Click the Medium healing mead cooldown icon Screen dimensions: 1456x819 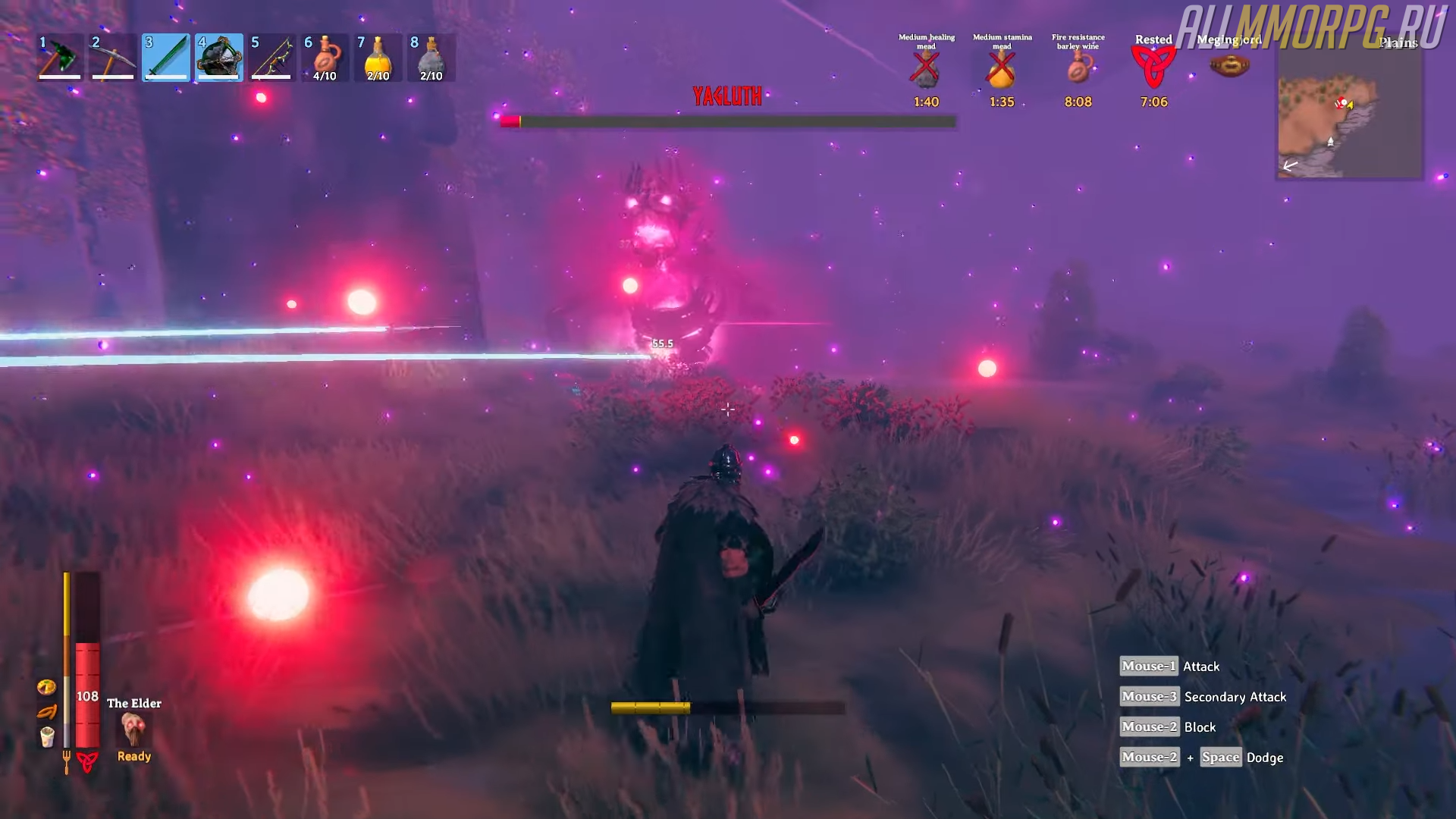[926, 70]
